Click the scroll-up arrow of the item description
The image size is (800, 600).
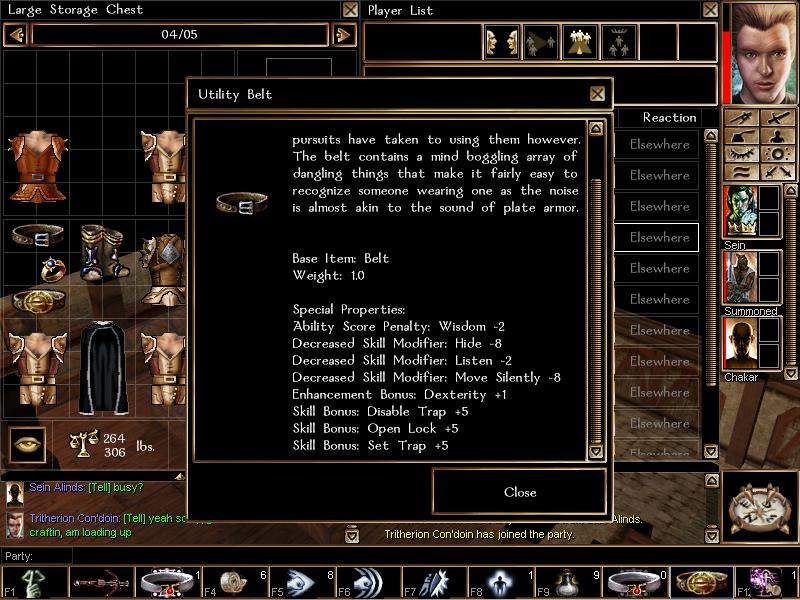tap(596, 129)
